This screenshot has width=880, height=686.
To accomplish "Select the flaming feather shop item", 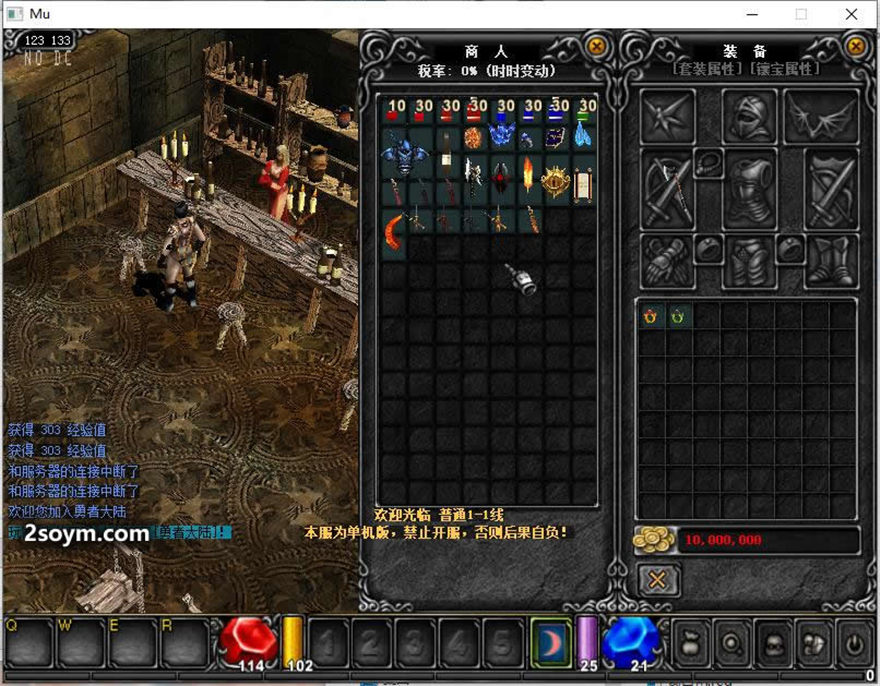I will pyautogui.click(x=530, y=178).
